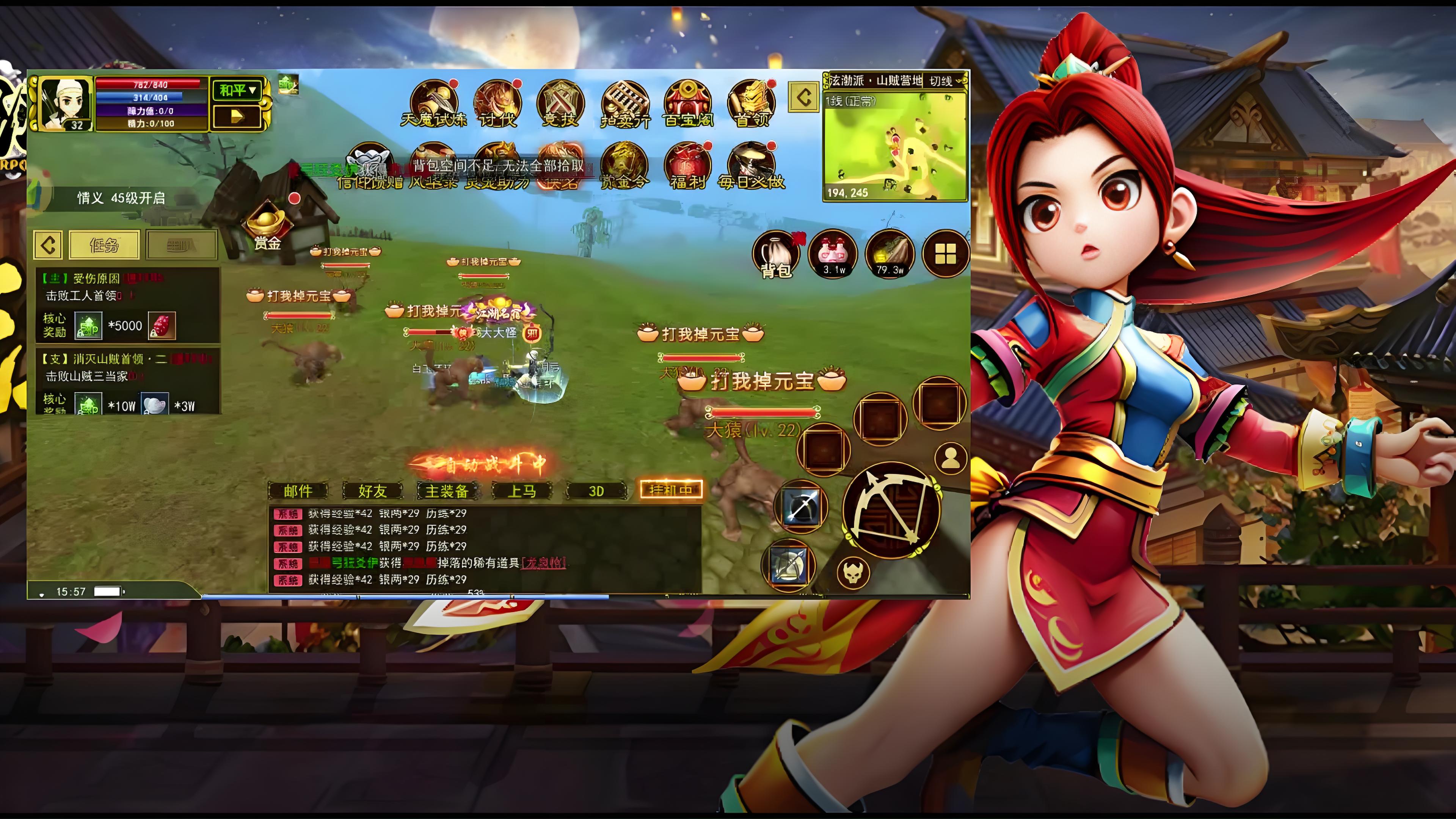Open the 拍卖行 auction house

(624, 103)
